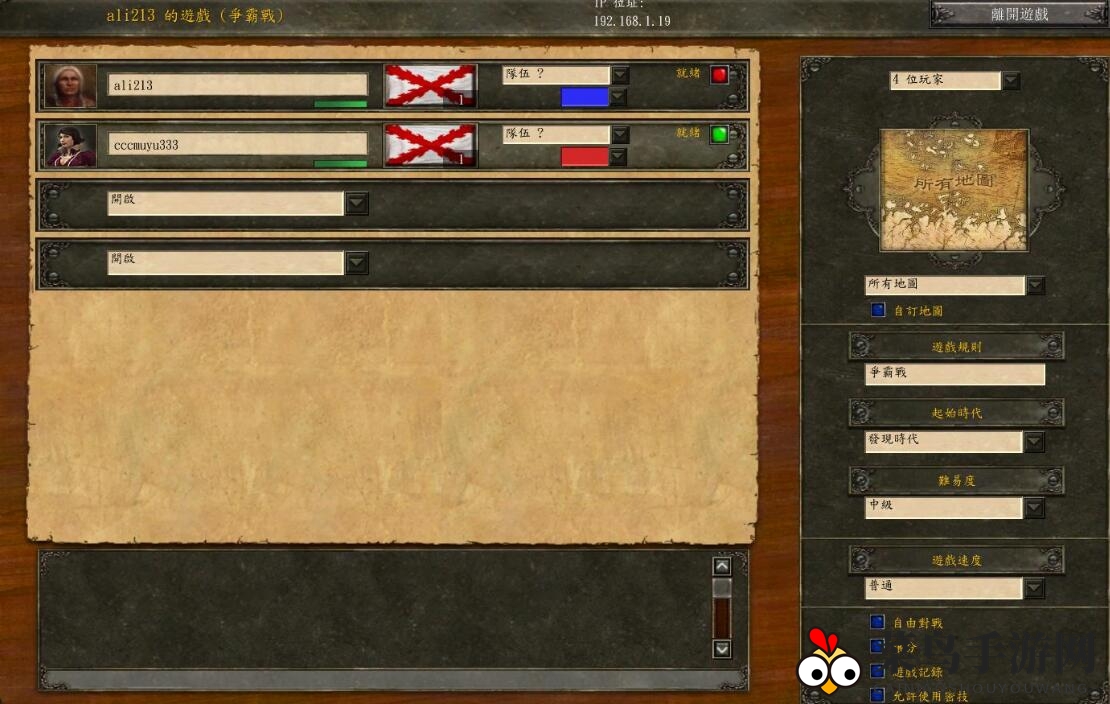Choose cccmuyu333's red player color swatch
Screen dimensions: 1110x704
(584, 157)
